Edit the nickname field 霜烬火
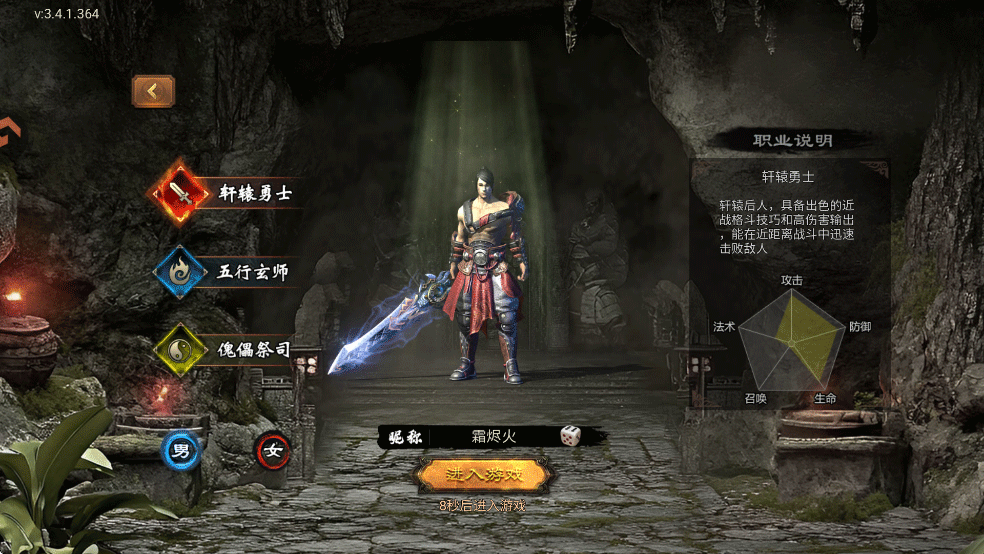The height and width of the screenshot is (554, 984). coord(497,436)
